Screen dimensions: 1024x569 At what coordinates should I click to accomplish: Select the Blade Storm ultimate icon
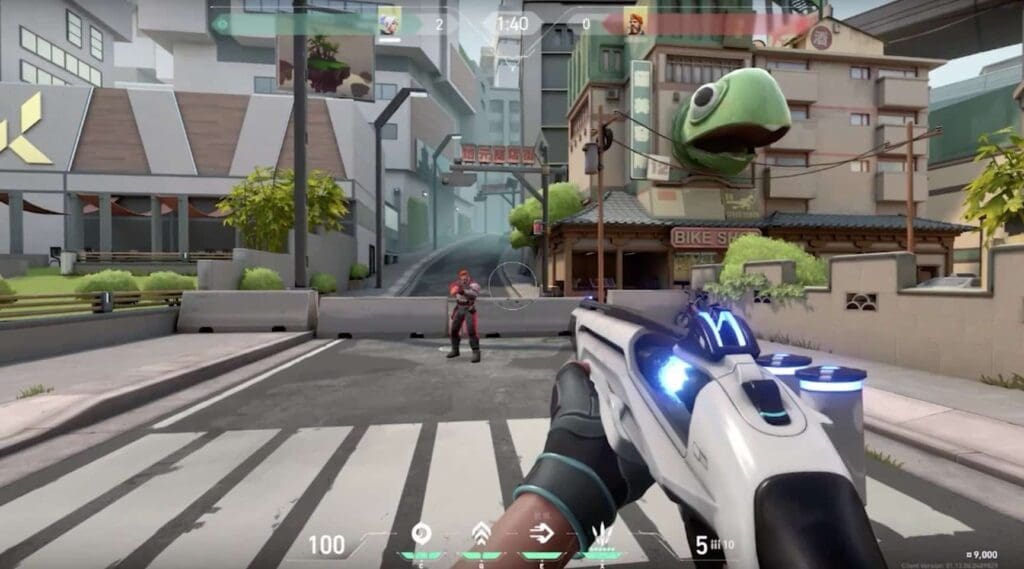coord(600,535)
